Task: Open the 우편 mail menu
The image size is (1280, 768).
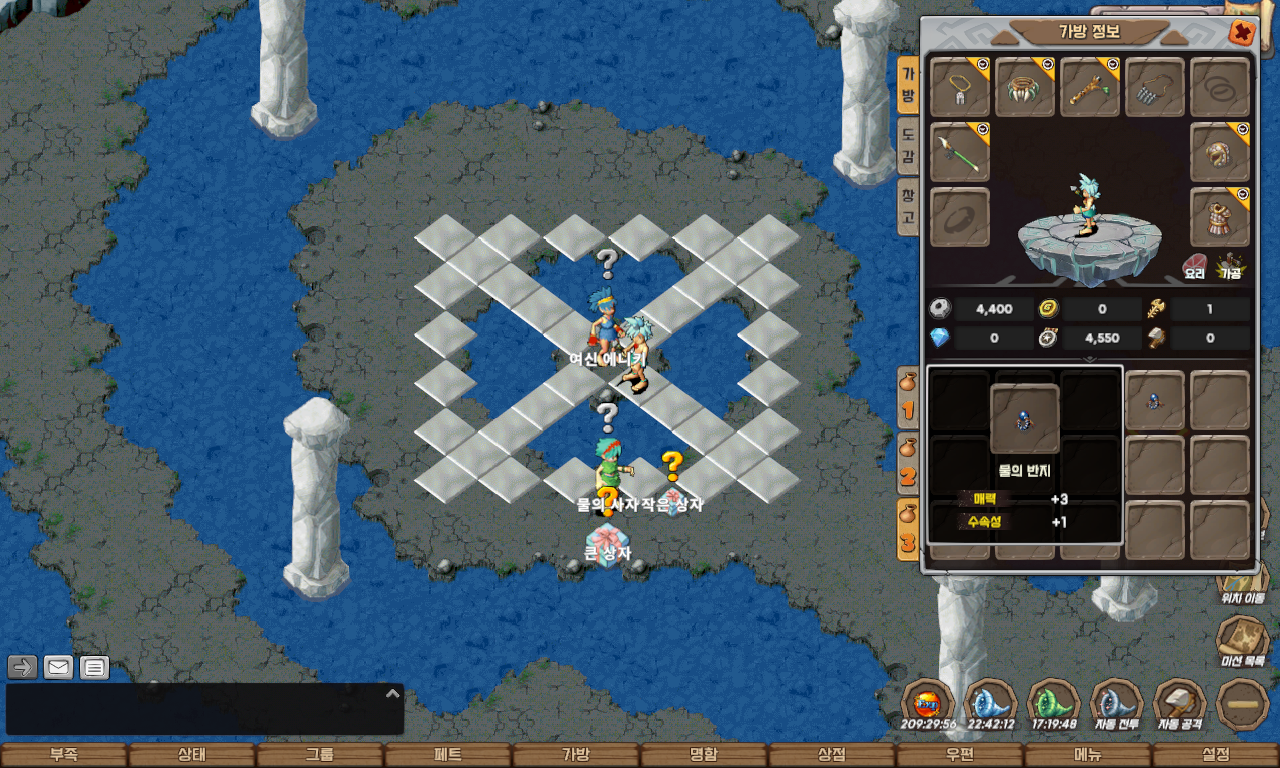Action: [960, 755]
